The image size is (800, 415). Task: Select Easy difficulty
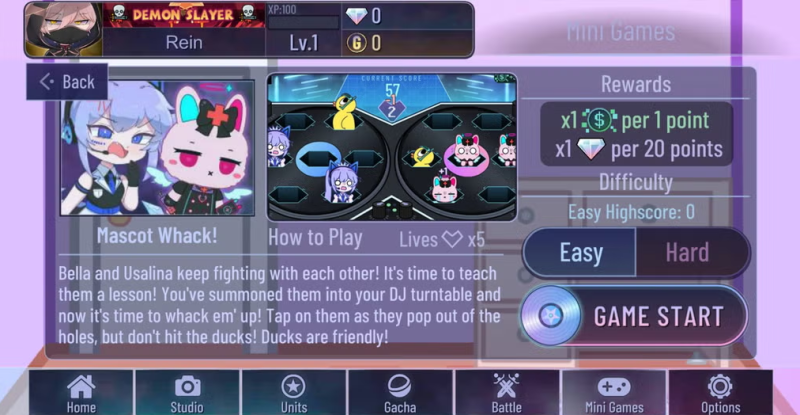coord(580,252)
